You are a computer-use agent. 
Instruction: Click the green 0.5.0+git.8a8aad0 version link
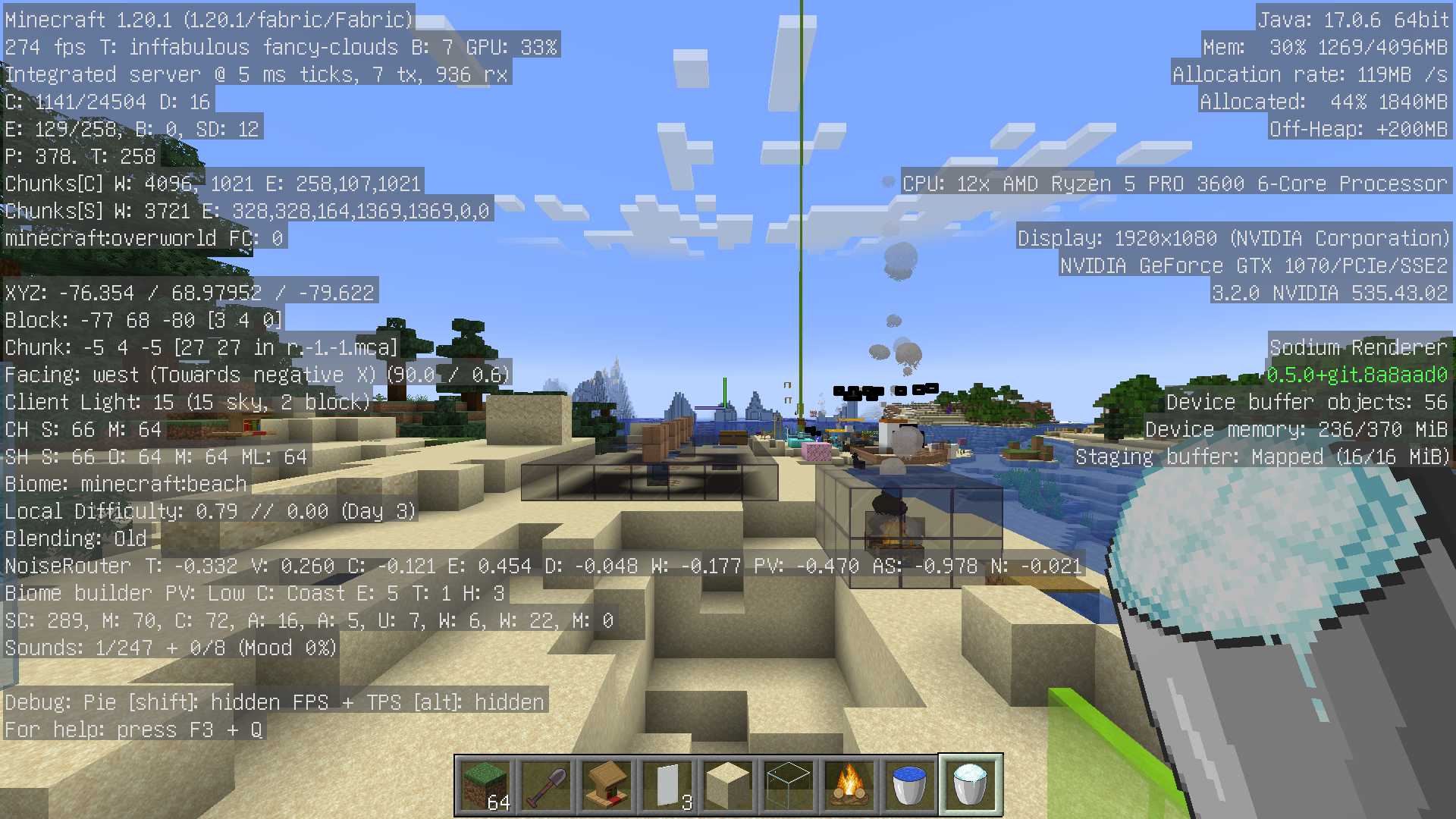(1357, 375)
